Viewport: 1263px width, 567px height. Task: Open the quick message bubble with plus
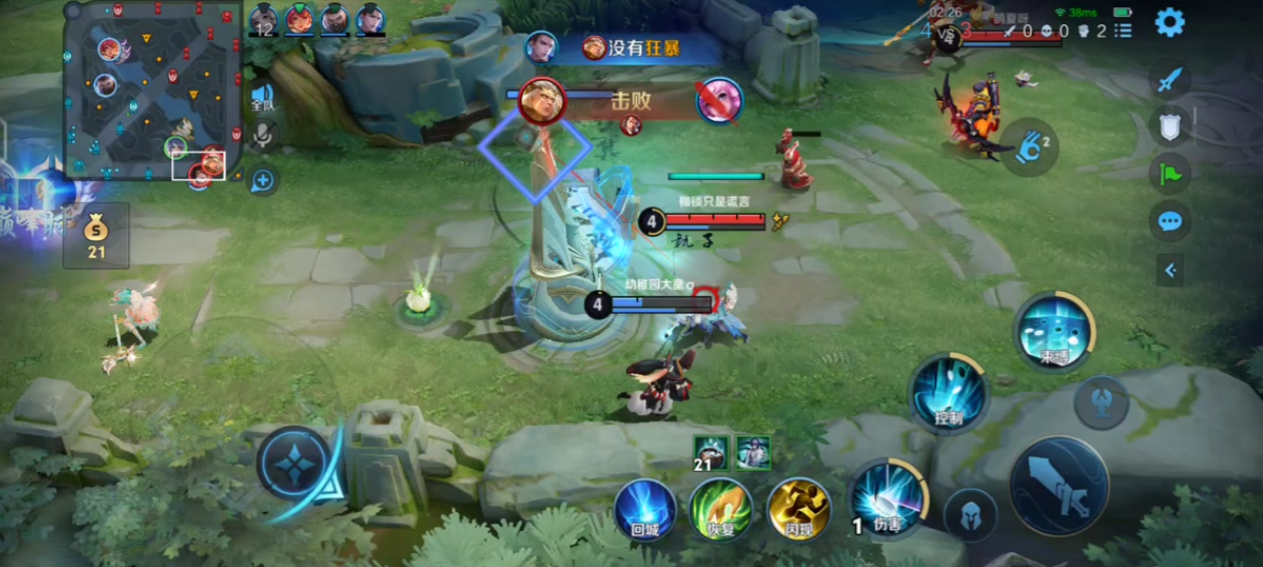click(x=262, y=180)
